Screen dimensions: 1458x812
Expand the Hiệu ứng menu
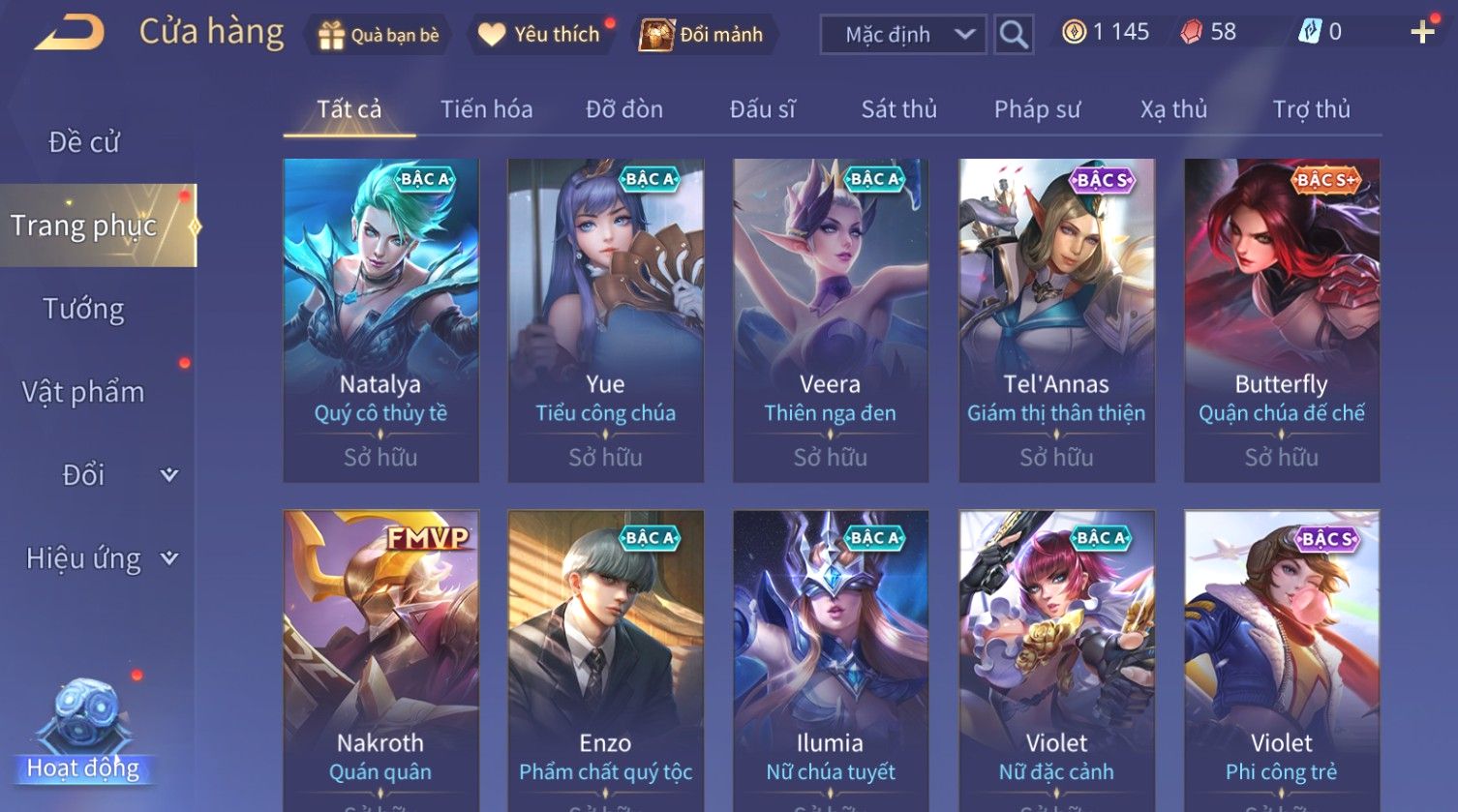(101, 558)
